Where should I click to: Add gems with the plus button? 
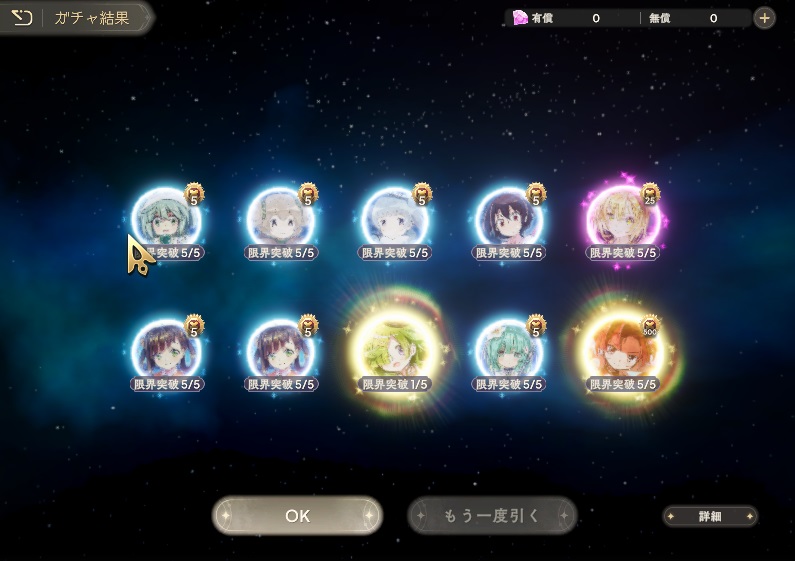click(763, 18)
